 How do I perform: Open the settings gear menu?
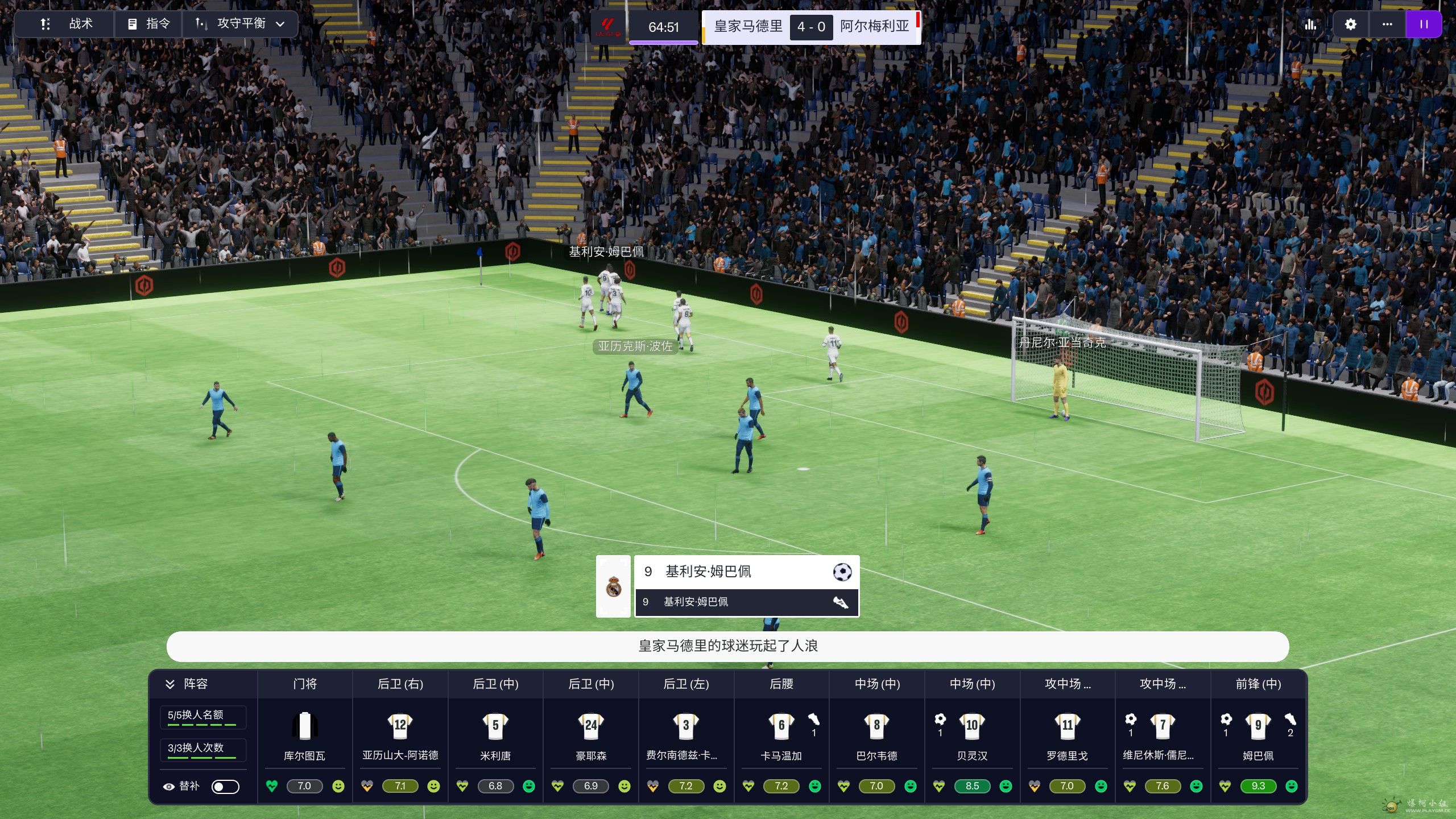point(1350,24)
